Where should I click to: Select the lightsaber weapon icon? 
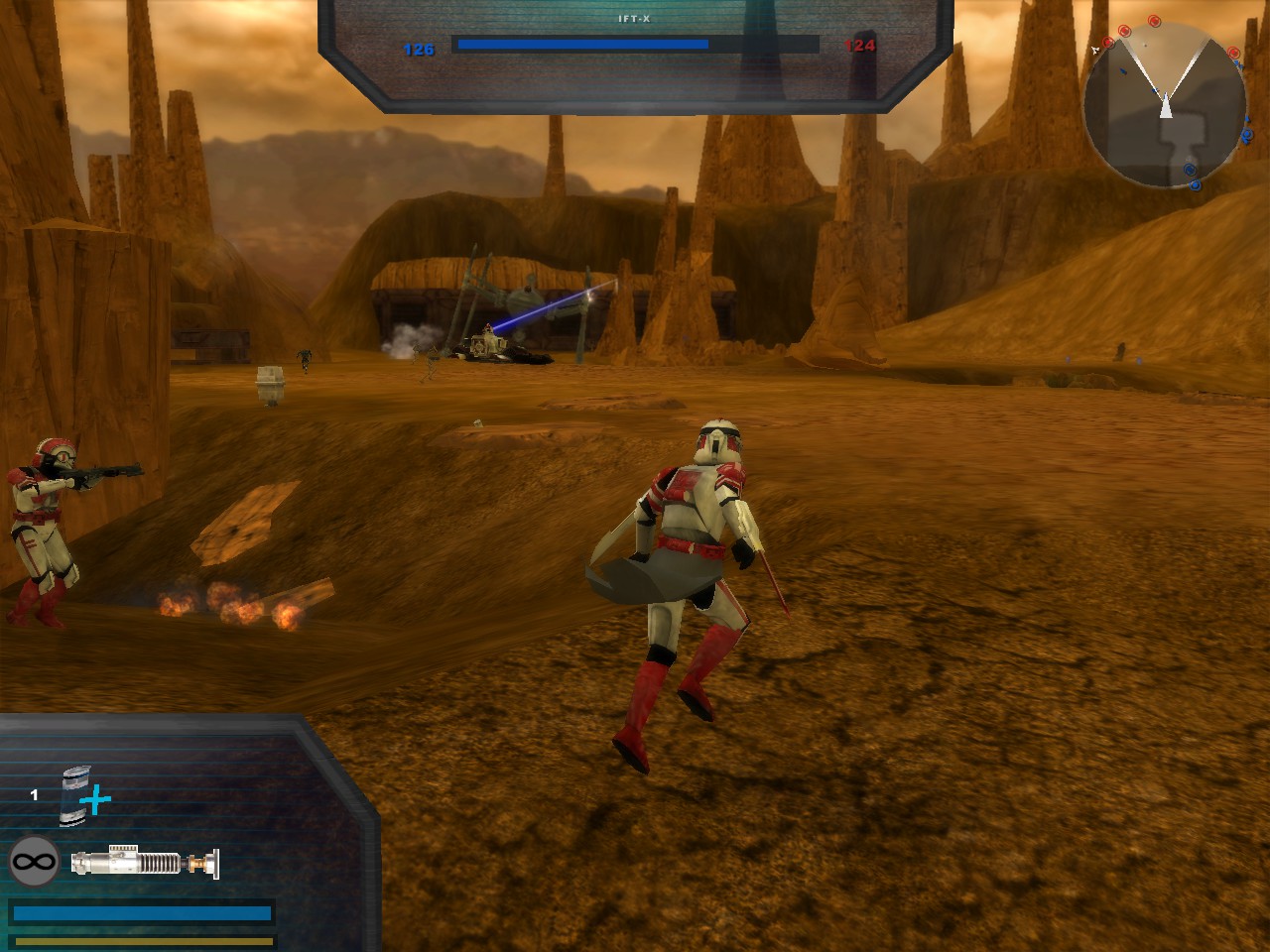tap(145, 862)
